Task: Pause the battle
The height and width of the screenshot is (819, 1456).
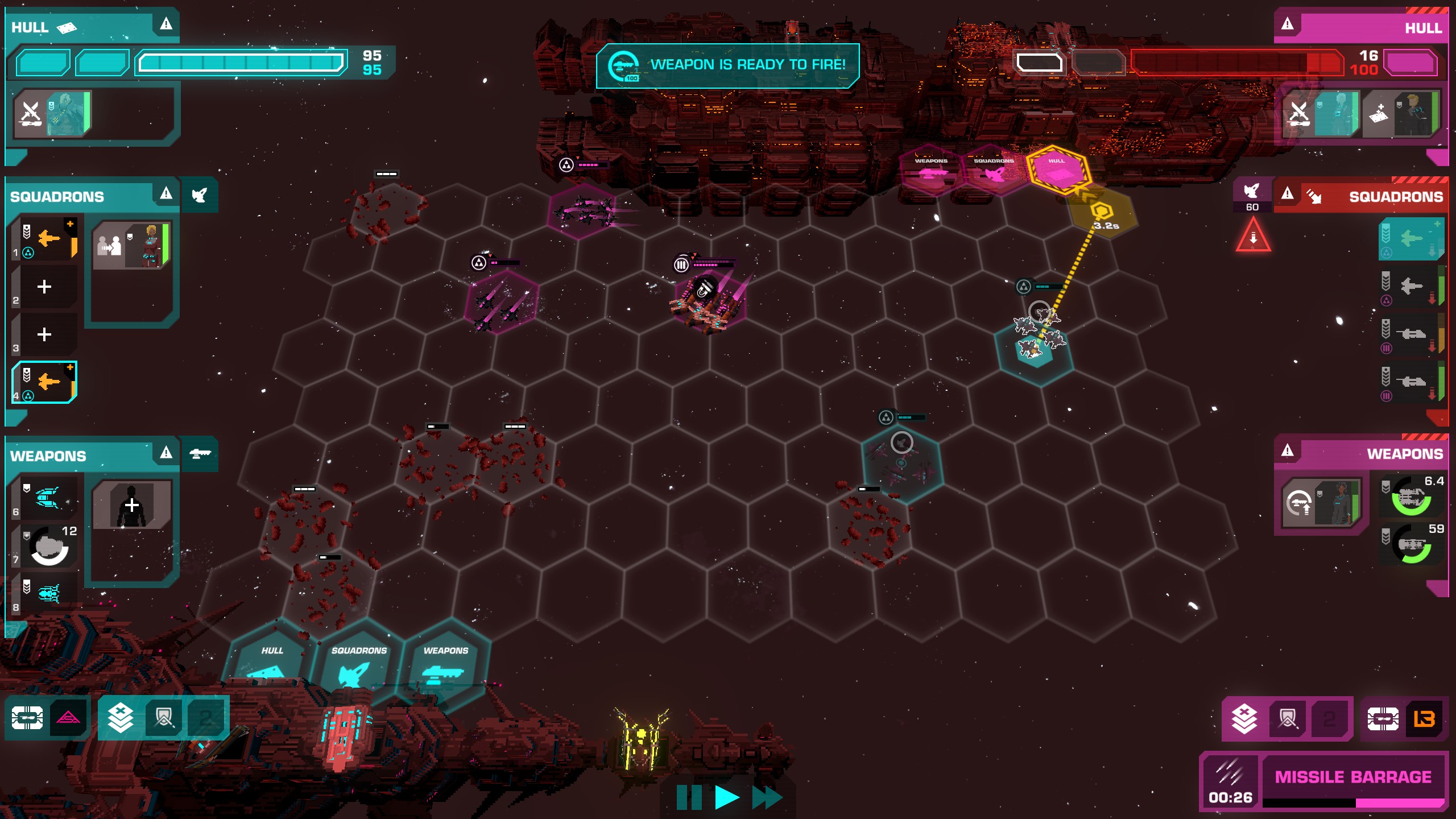Action: [689, 797]
